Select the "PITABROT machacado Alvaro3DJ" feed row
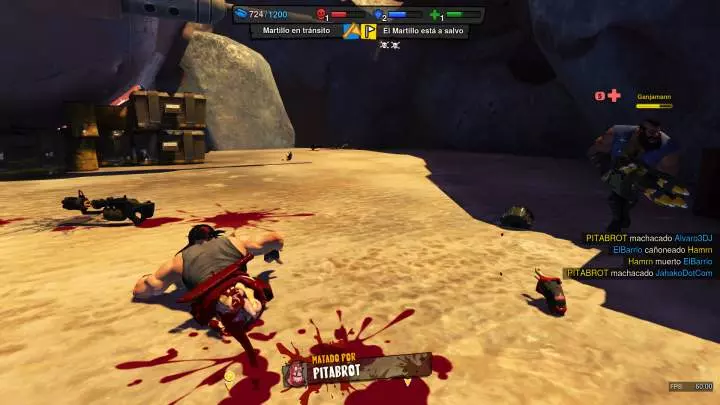This screenshot has height=405, width=720. [x=648, y=237]
